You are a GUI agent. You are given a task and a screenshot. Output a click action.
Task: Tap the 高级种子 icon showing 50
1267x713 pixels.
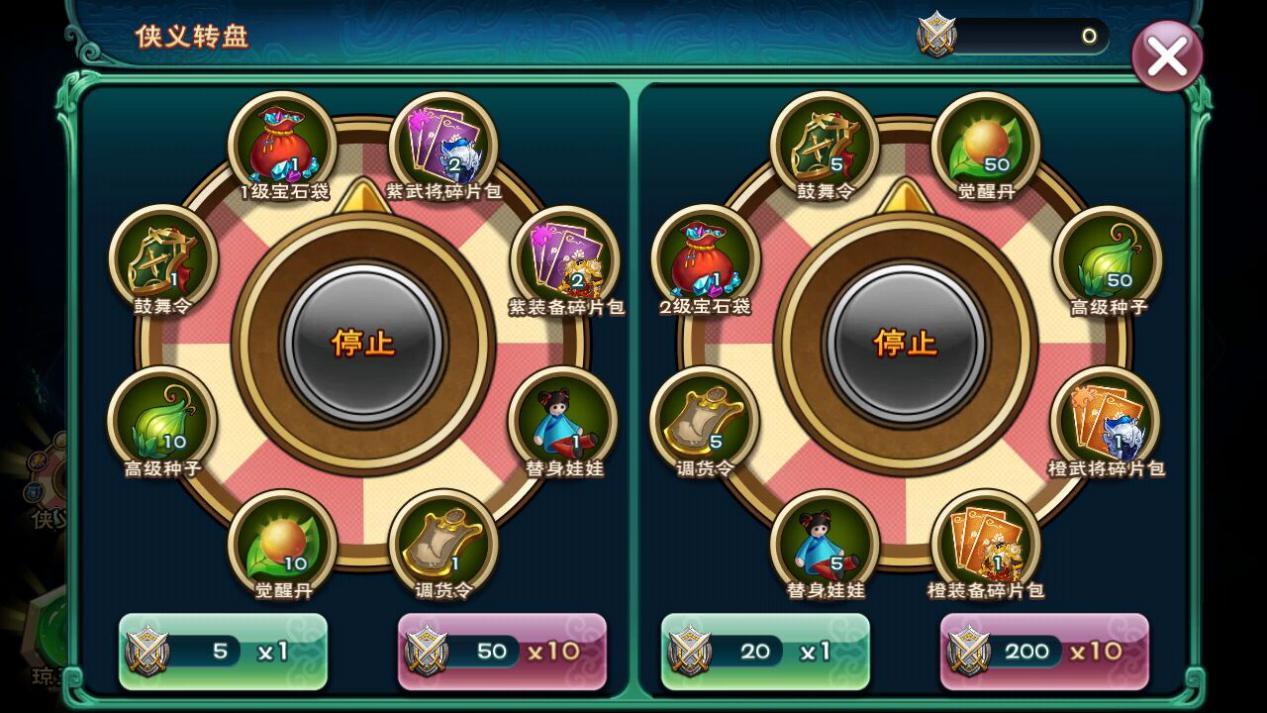pos(1107,260)
